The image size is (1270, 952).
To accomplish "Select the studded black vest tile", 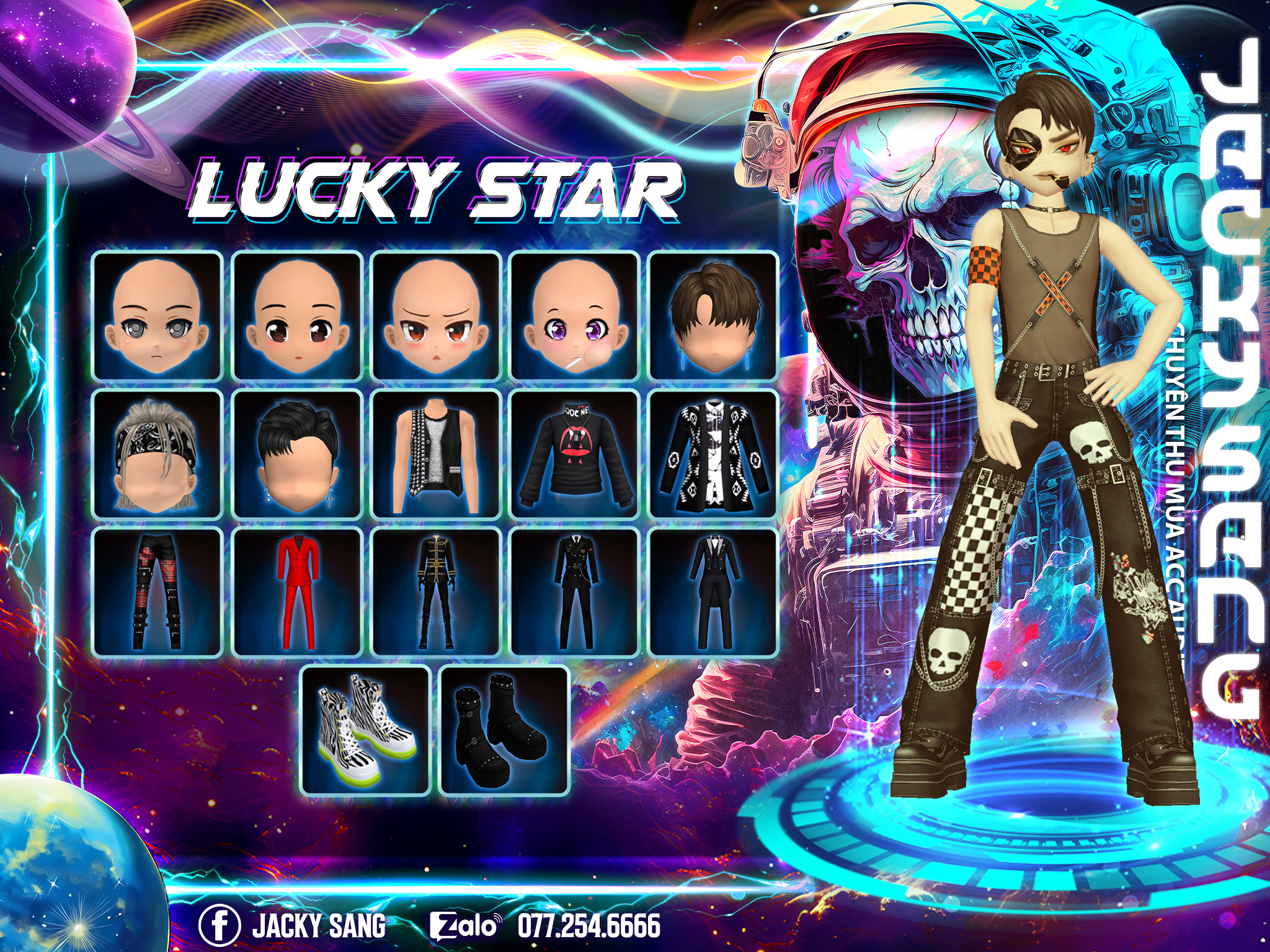I will pos(435,454).
